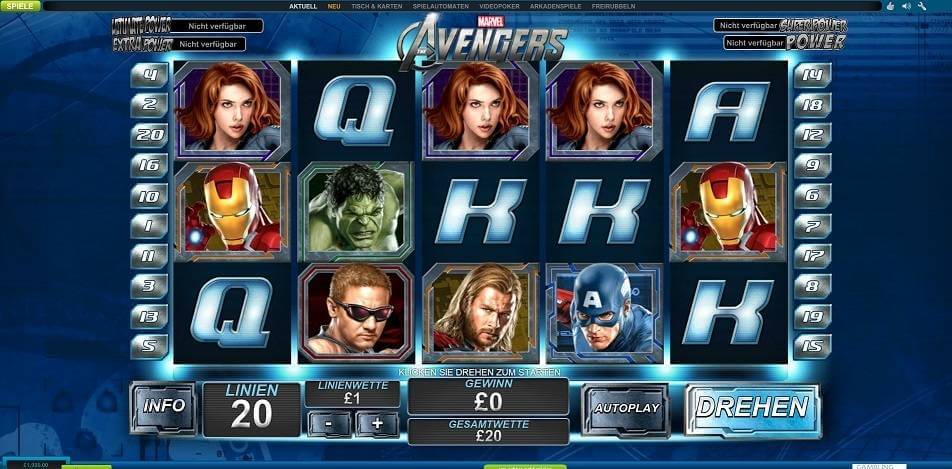Select payline 14 marker

pos(811,74)
